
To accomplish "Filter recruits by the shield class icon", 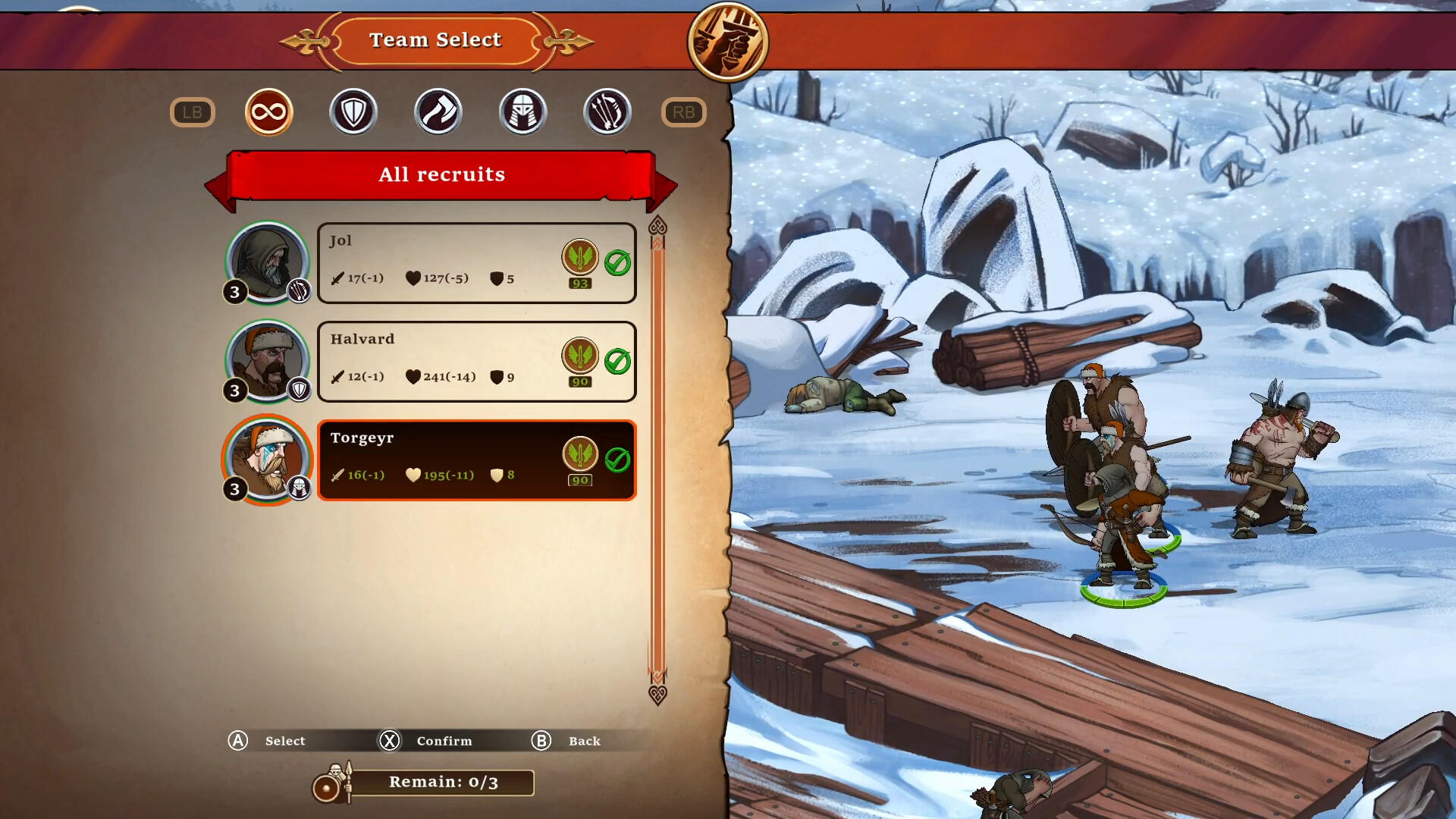I will (353, 111).
